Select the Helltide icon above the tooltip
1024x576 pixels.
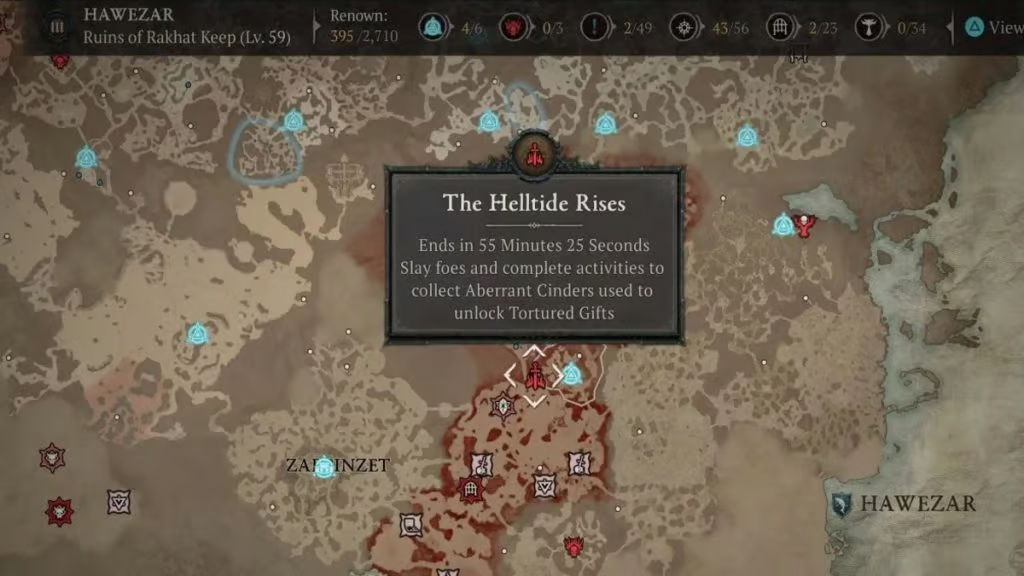pos(536,153)
